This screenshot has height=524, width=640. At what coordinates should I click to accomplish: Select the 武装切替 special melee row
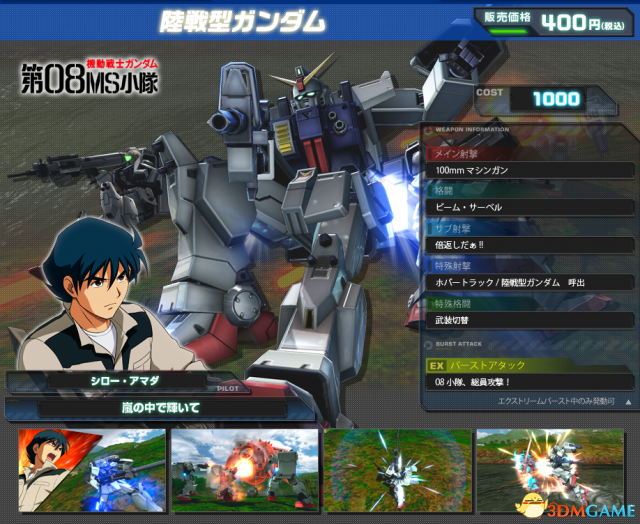tap(529, 319)
